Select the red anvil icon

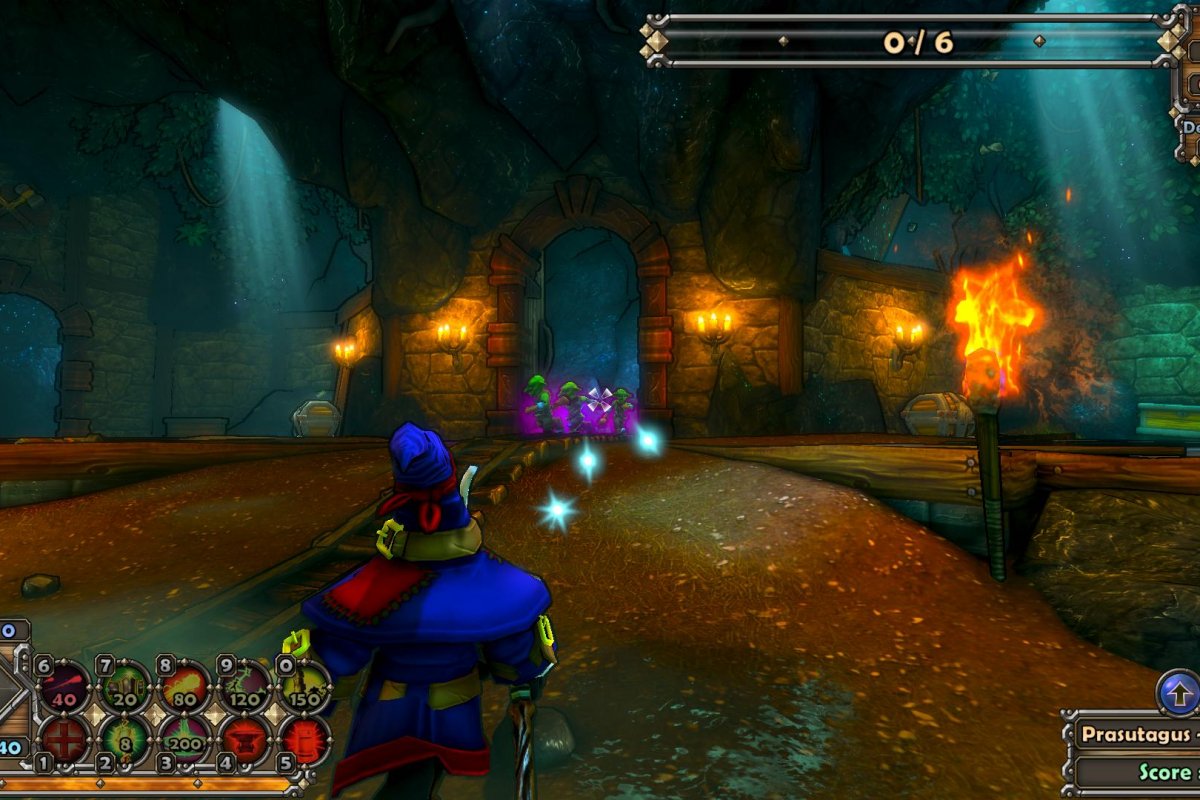[x=245, y=741]
